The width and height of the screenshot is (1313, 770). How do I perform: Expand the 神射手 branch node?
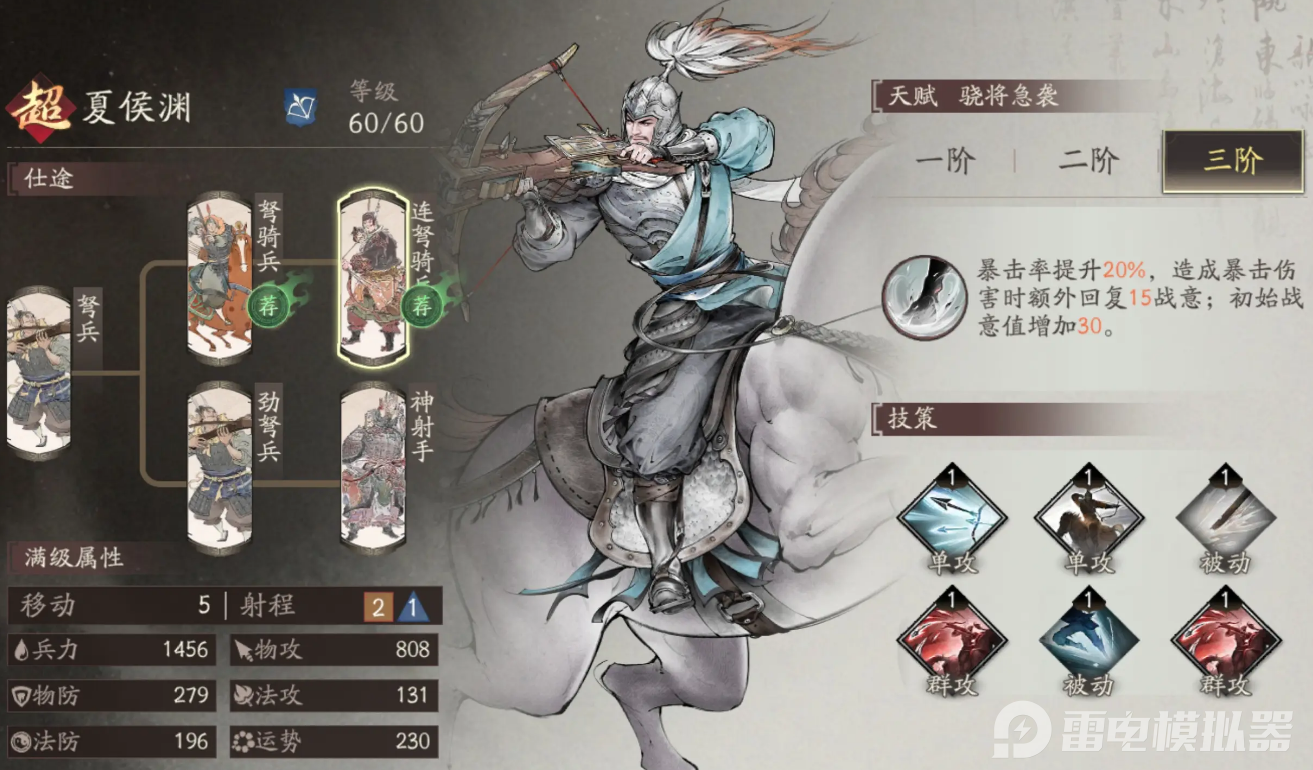pos(375,466)
